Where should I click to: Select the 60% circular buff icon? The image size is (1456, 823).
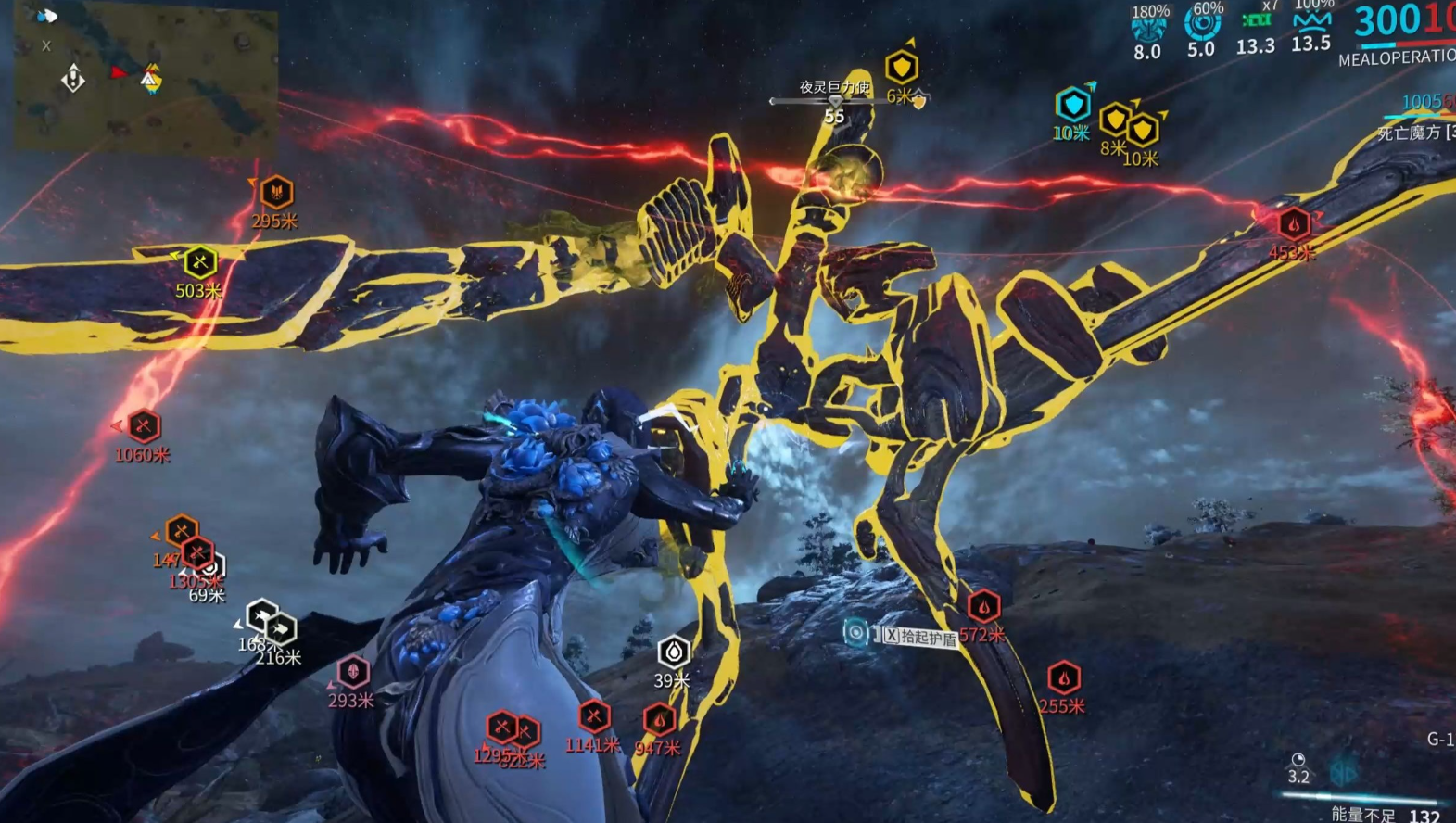[x=1202, y=26]
